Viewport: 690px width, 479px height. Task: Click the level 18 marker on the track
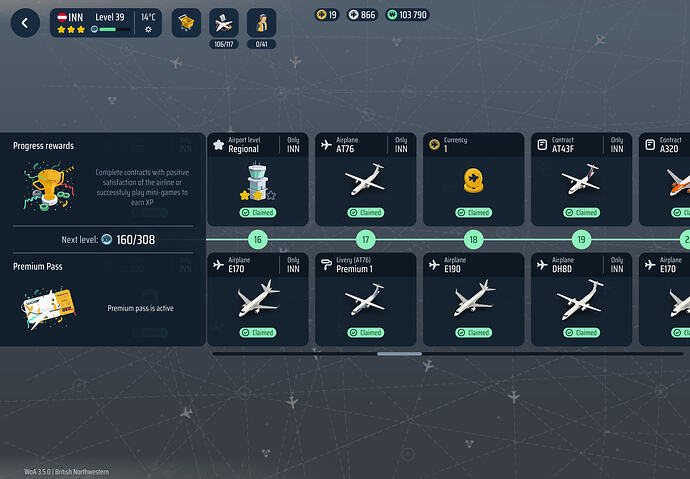point(473,240)
